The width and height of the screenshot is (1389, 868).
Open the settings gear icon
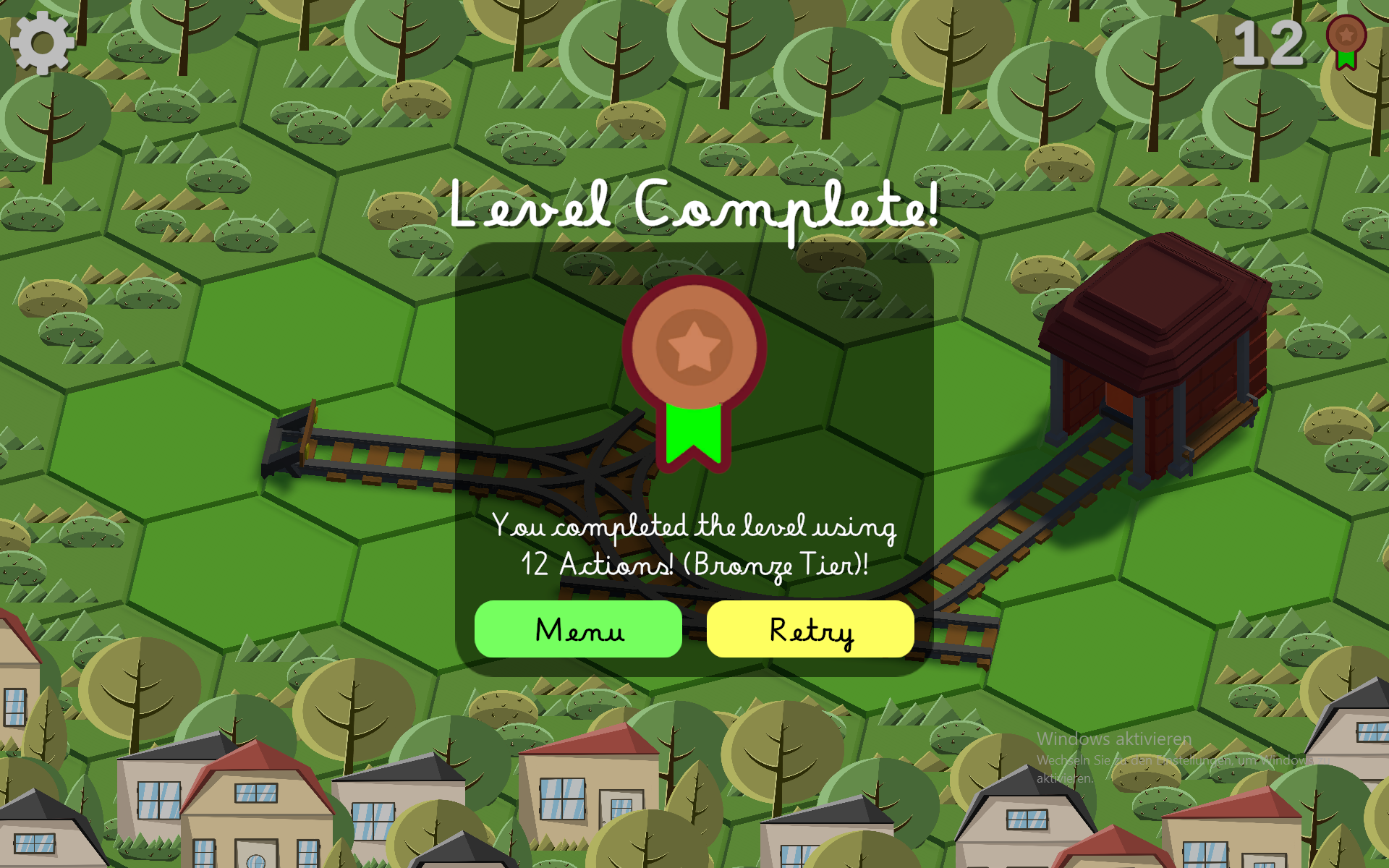(x=42, y=43)
